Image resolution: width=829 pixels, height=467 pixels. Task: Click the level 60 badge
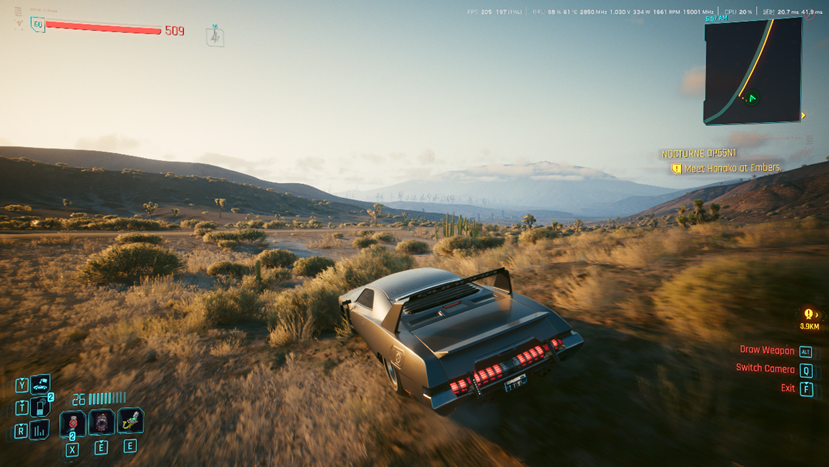[x=38, y=26]
